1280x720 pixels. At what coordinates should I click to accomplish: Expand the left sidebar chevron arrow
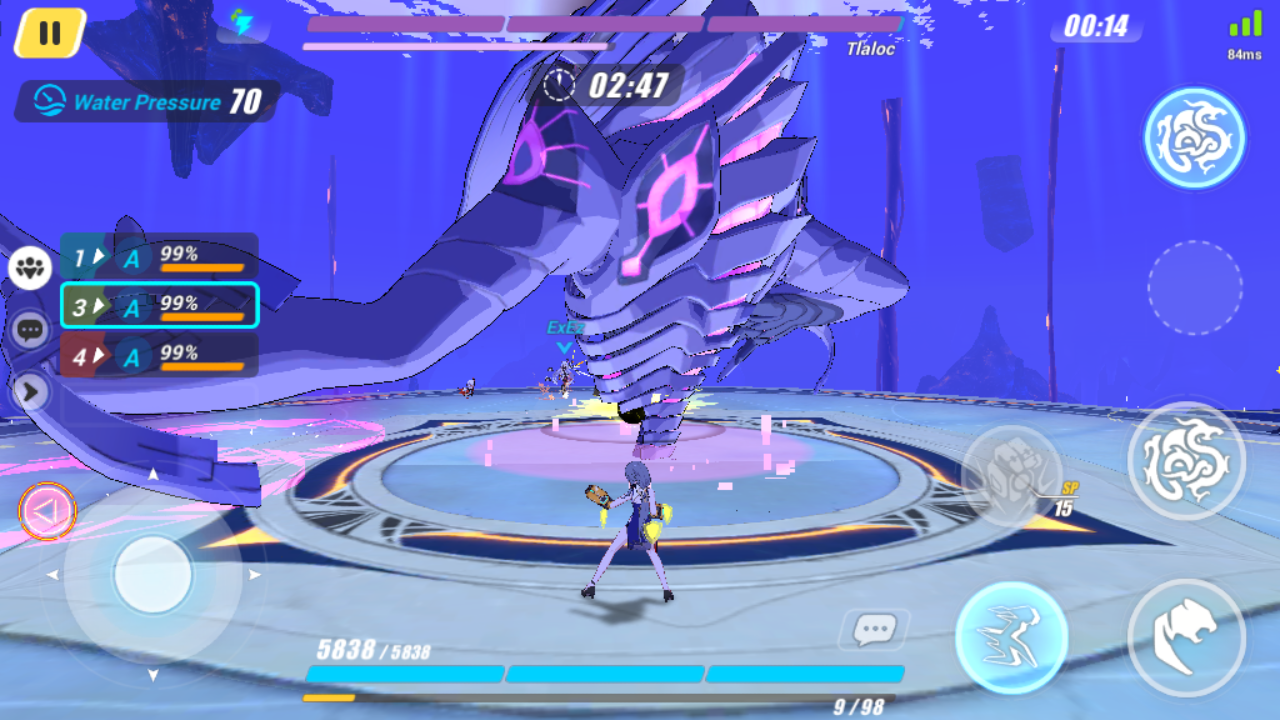32,393
